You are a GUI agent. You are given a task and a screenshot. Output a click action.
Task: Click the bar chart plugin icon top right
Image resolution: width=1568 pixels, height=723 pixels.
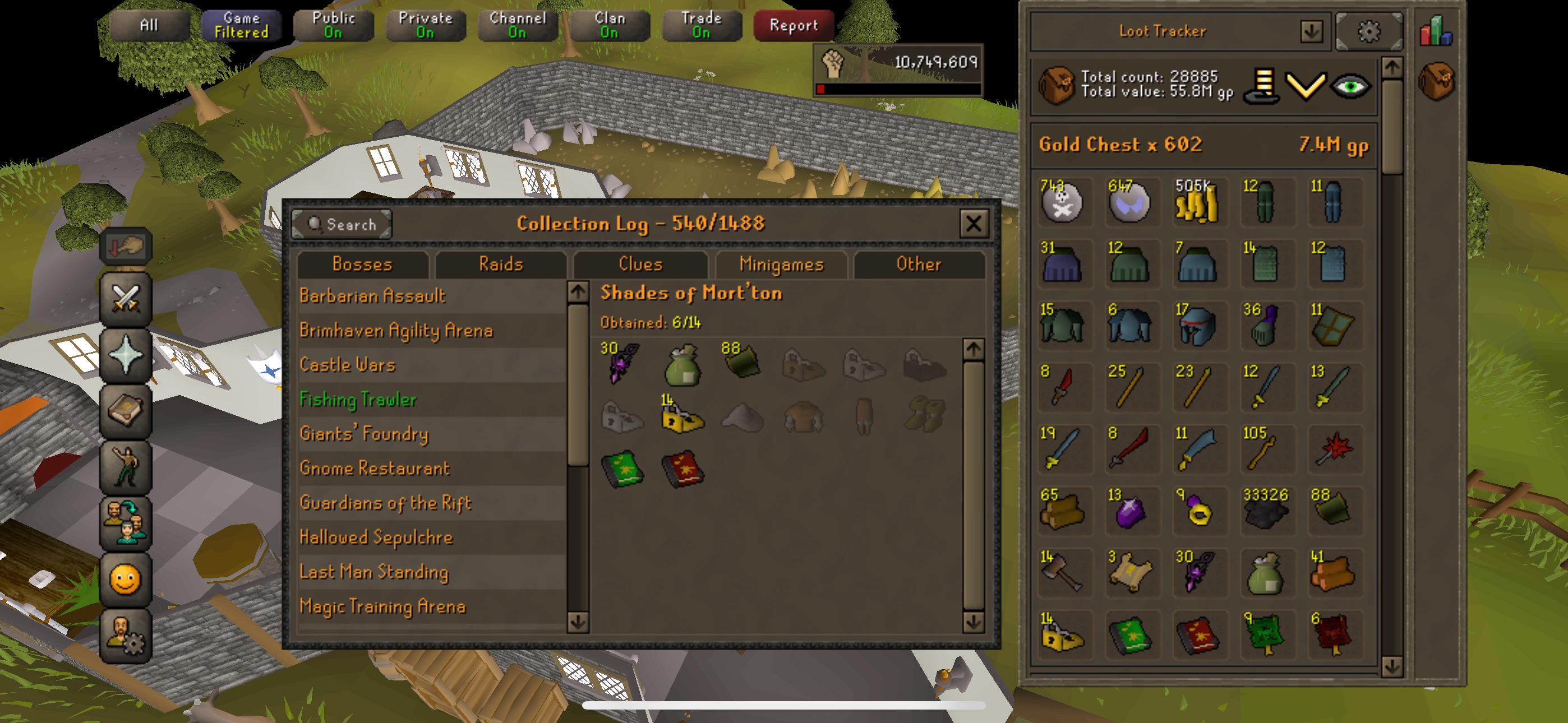coord(1437,30)
